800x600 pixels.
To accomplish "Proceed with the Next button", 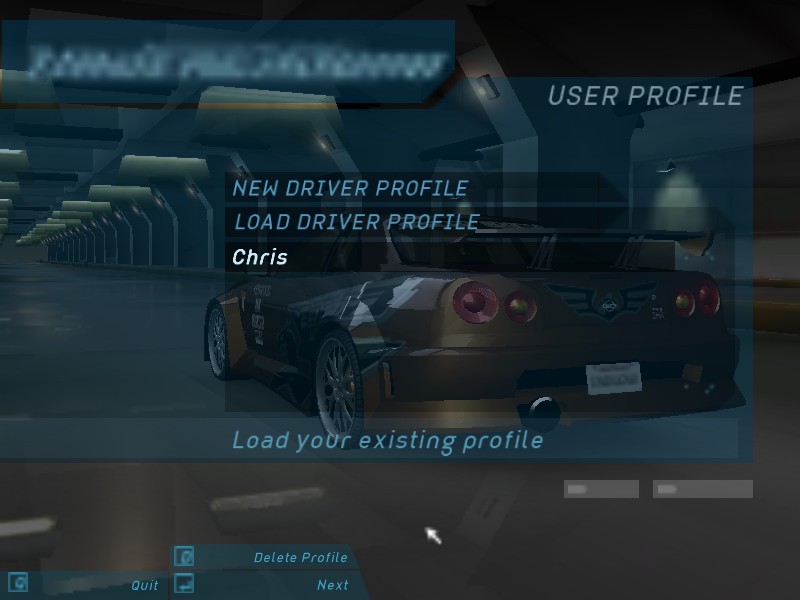I will pyautogui.click(x=332, y=585).
